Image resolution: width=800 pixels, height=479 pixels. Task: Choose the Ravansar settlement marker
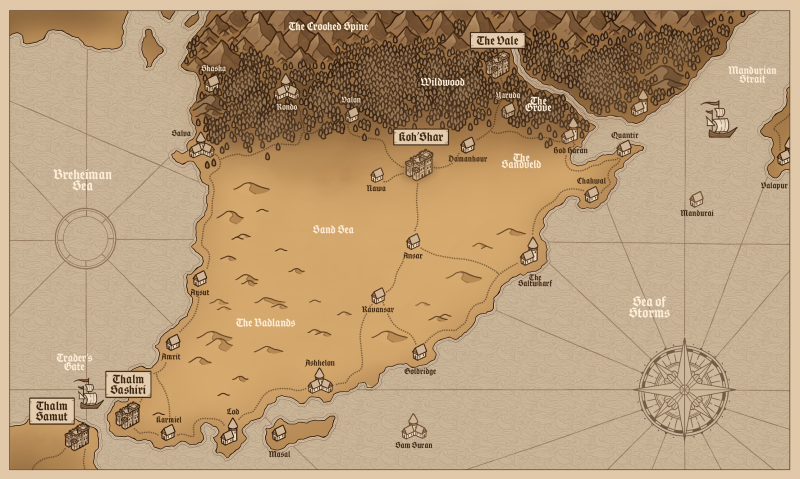[x=378, y=296]
